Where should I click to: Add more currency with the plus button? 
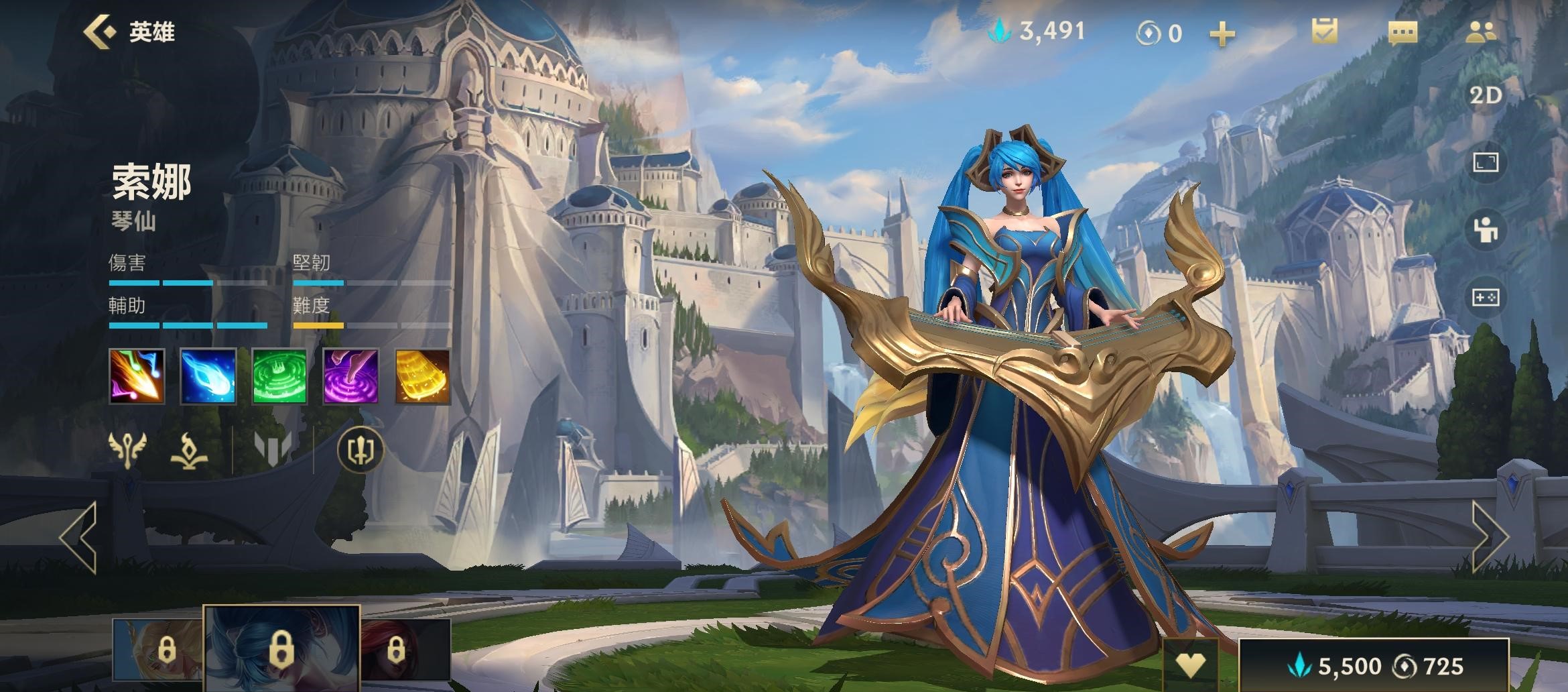1222,34
